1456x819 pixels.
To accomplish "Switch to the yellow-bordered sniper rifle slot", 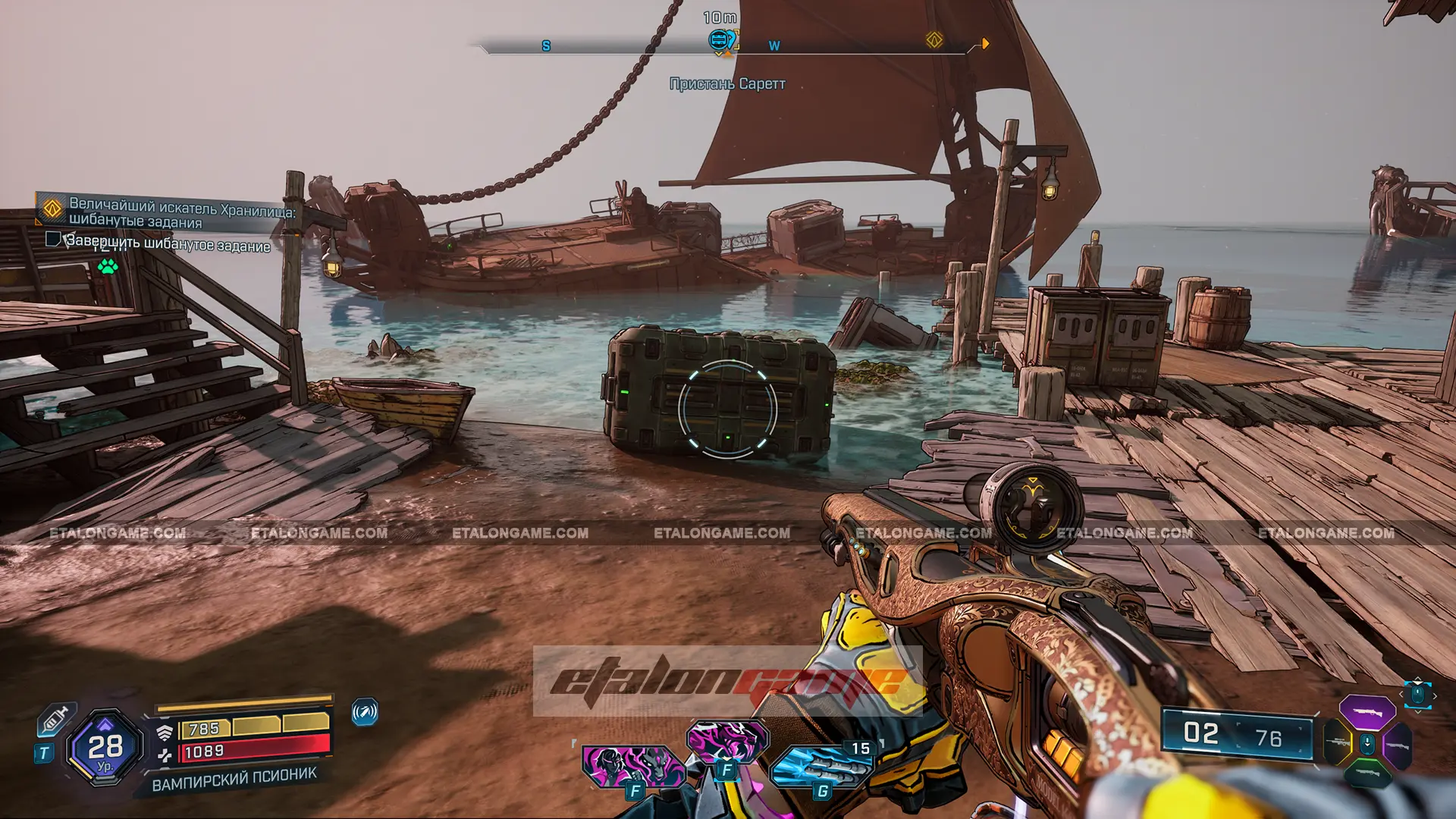I will [x=1338, y=742].
